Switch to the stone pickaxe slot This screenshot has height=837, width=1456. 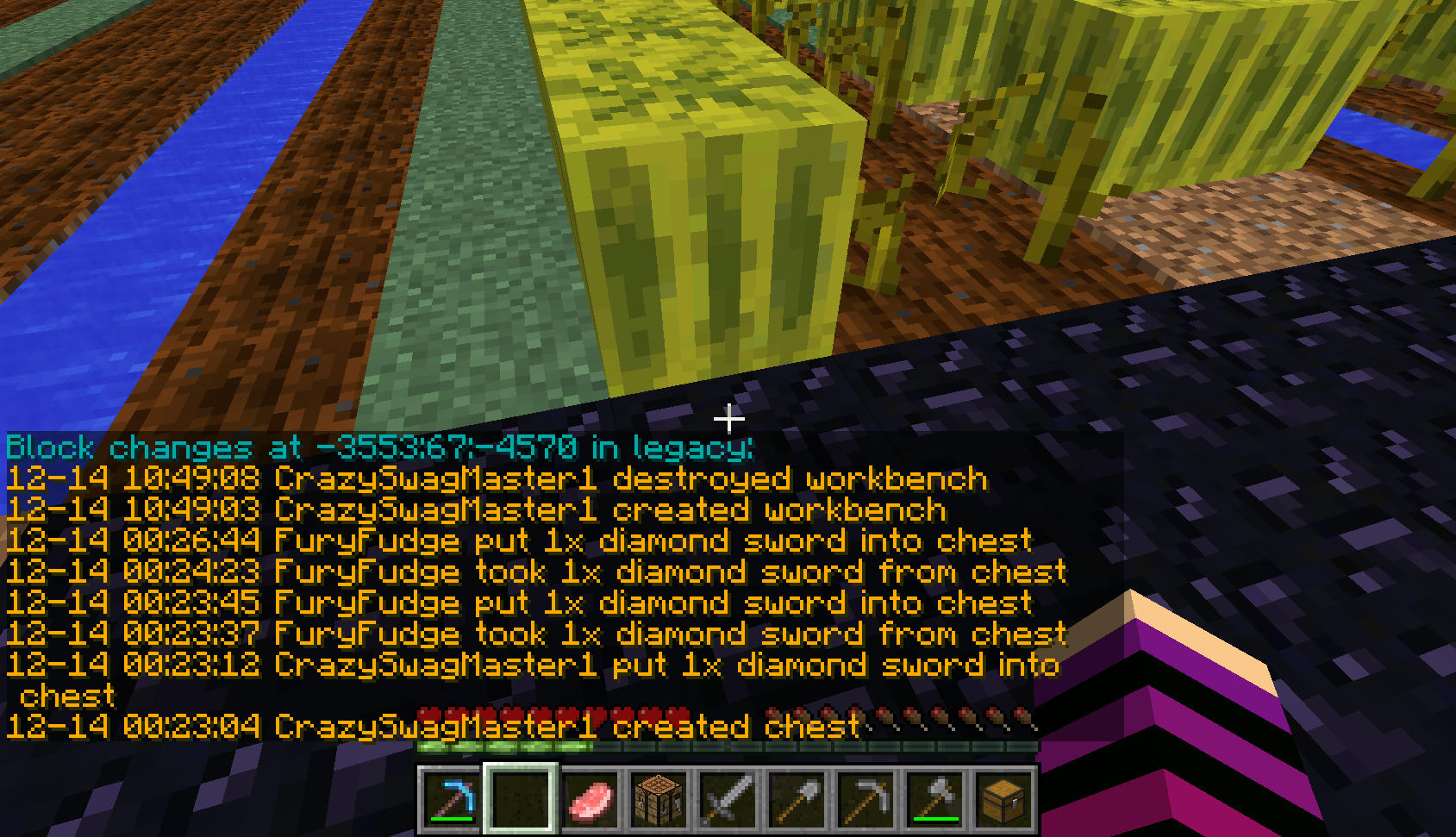point(865,798)
